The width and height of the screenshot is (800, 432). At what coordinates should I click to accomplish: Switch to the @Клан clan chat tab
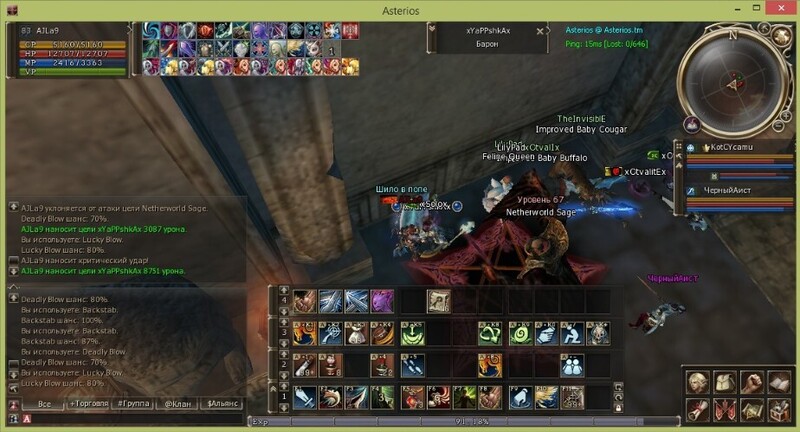coord(177,403)
